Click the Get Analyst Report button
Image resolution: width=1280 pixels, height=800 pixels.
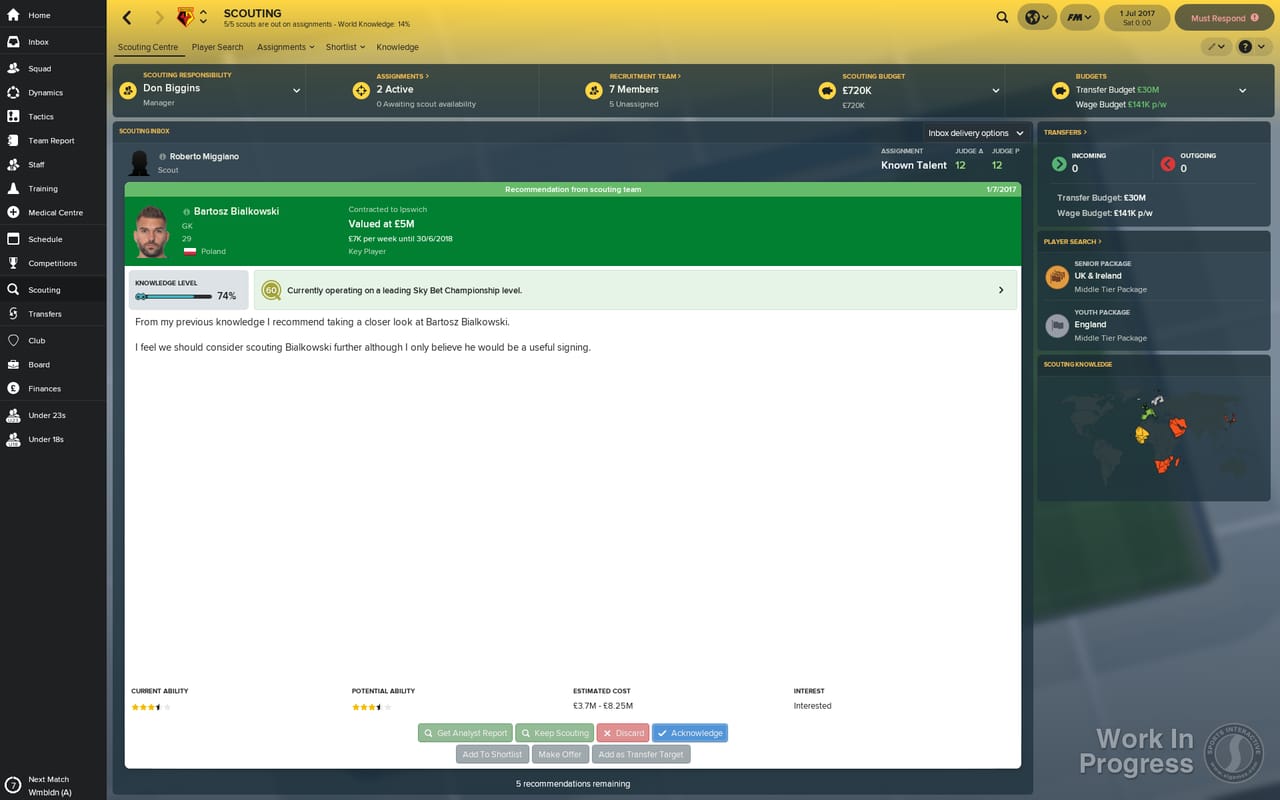coord(465,732)
